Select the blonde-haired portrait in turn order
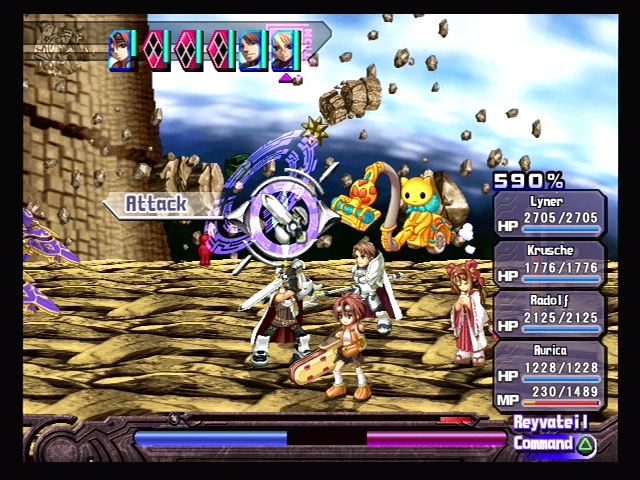This screenshot has height=480, width=640. pyautogui.click(x=286, y=50)
